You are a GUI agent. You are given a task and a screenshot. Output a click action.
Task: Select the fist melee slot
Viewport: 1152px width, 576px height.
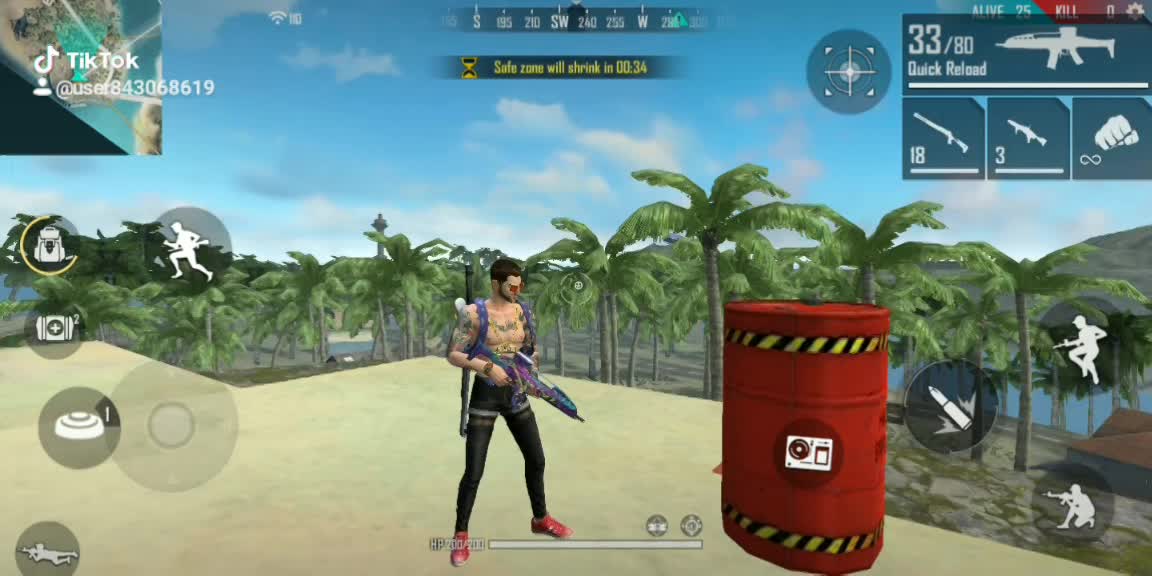[x=1112, y=138]
